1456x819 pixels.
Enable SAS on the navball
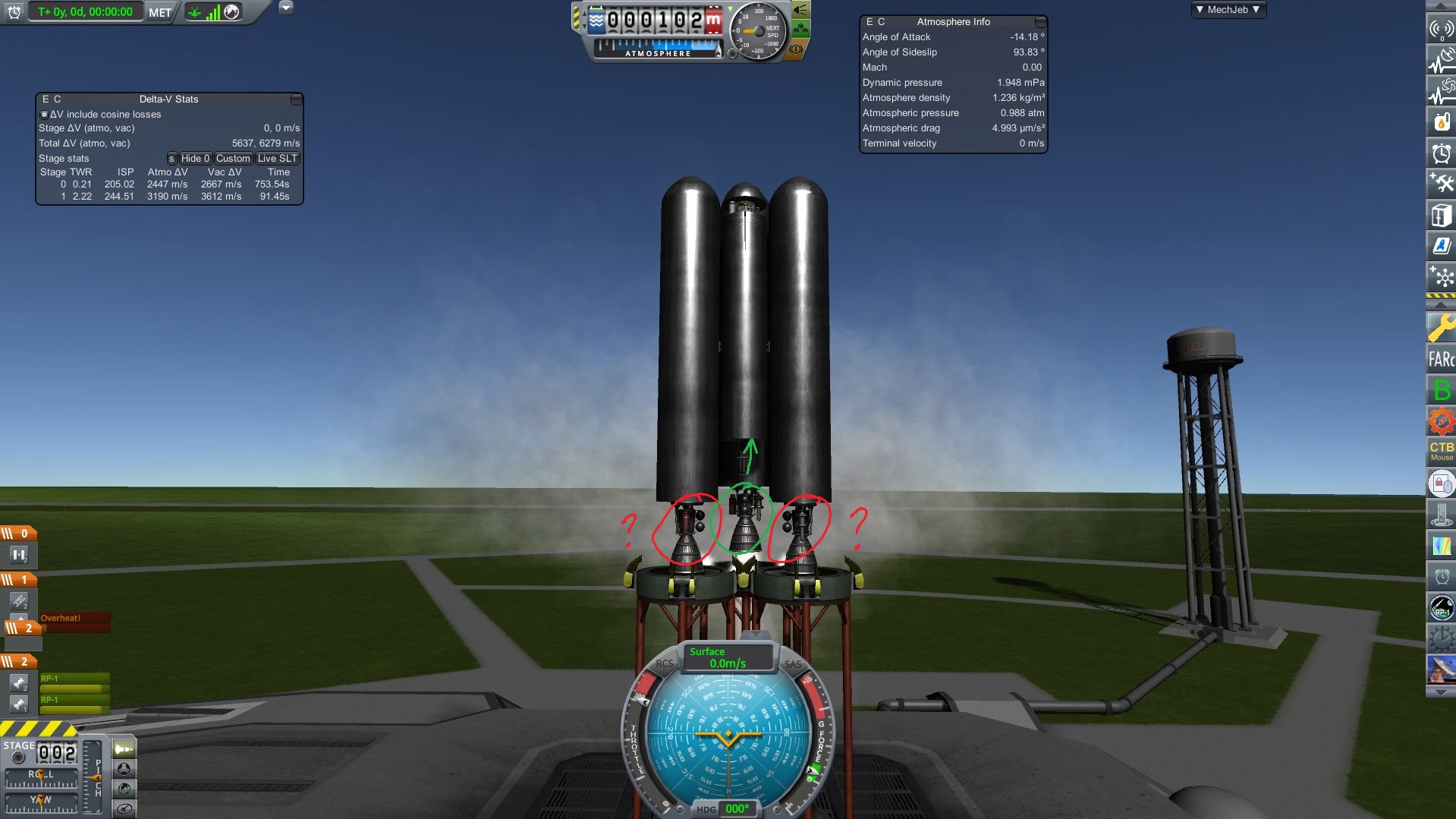click(794, 663)
